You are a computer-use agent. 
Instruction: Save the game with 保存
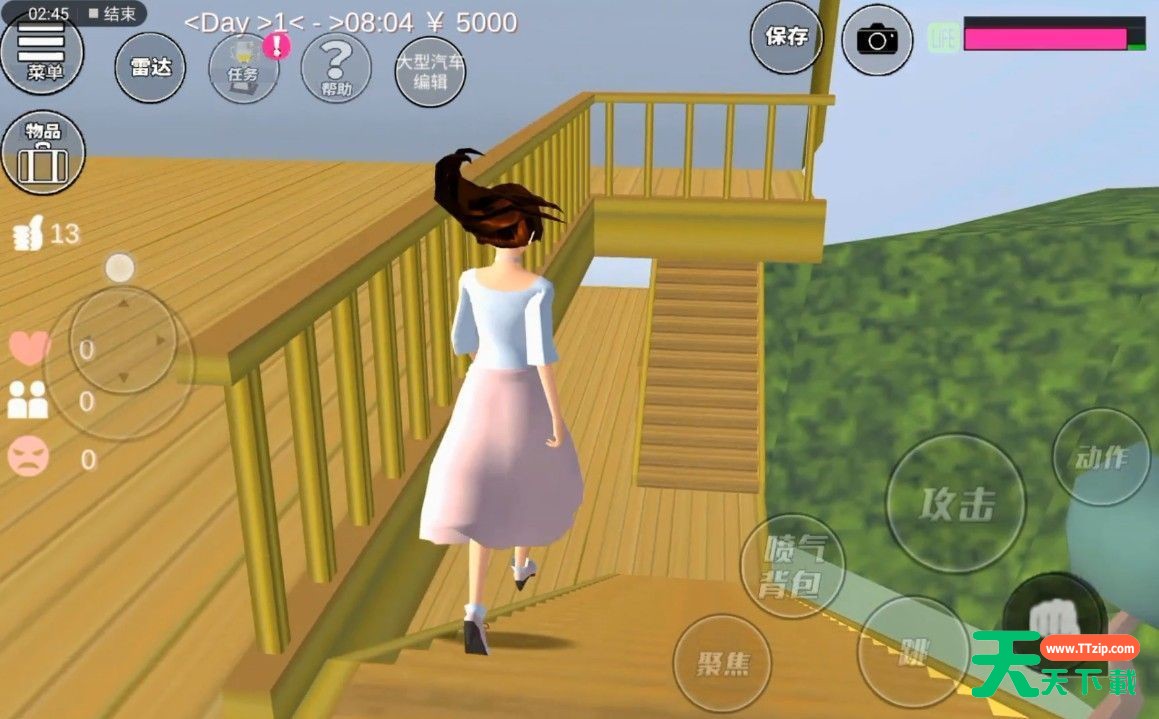pyautogui.click(x=787, y=38)
